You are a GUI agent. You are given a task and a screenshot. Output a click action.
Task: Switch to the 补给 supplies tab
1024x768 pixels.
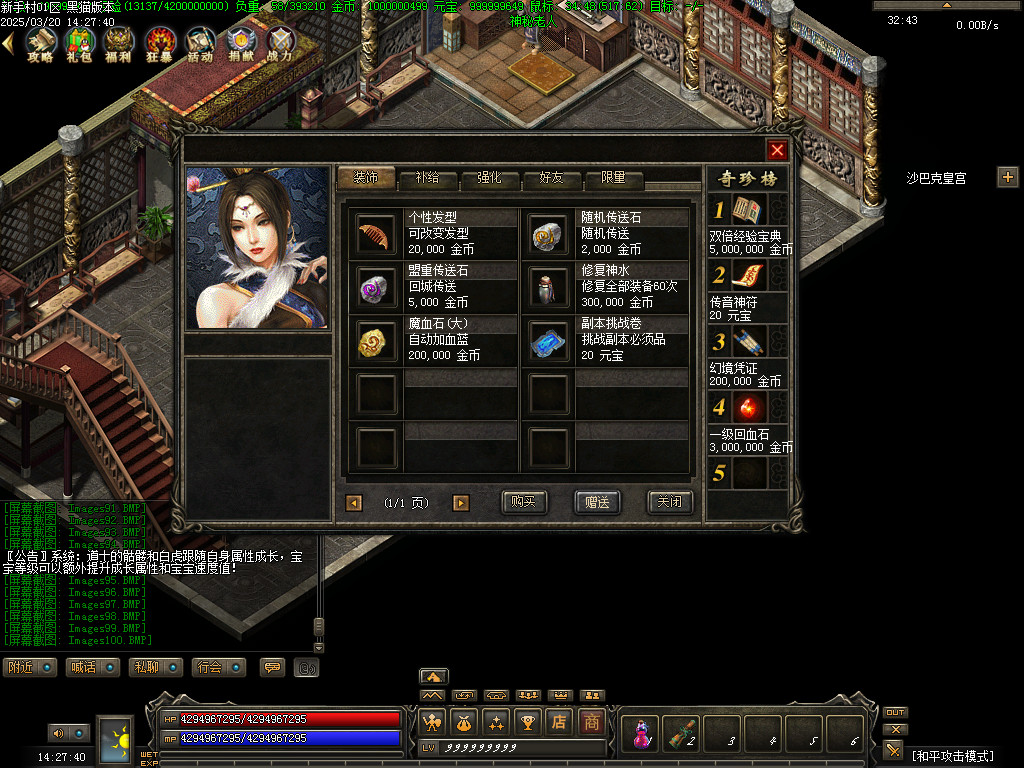pos(427,178)
